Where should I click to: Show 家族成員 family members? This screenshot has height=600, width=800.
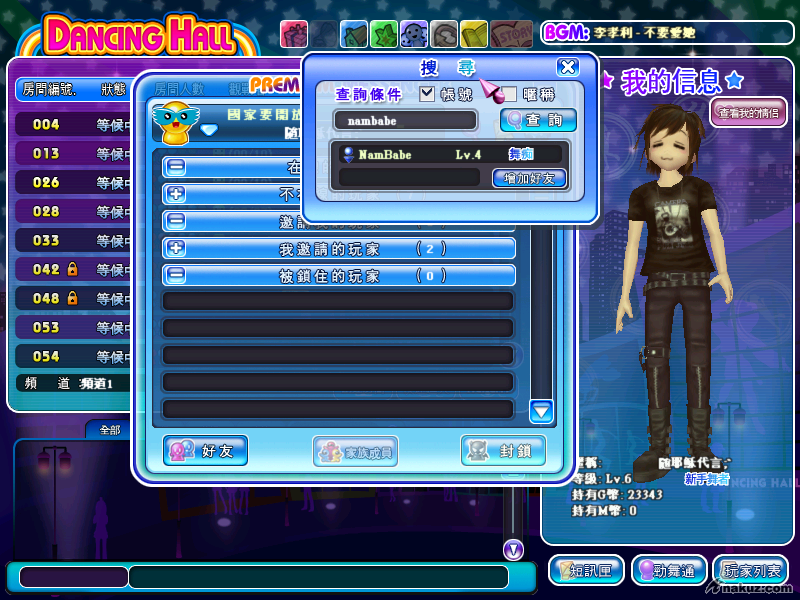pos(355,451)
